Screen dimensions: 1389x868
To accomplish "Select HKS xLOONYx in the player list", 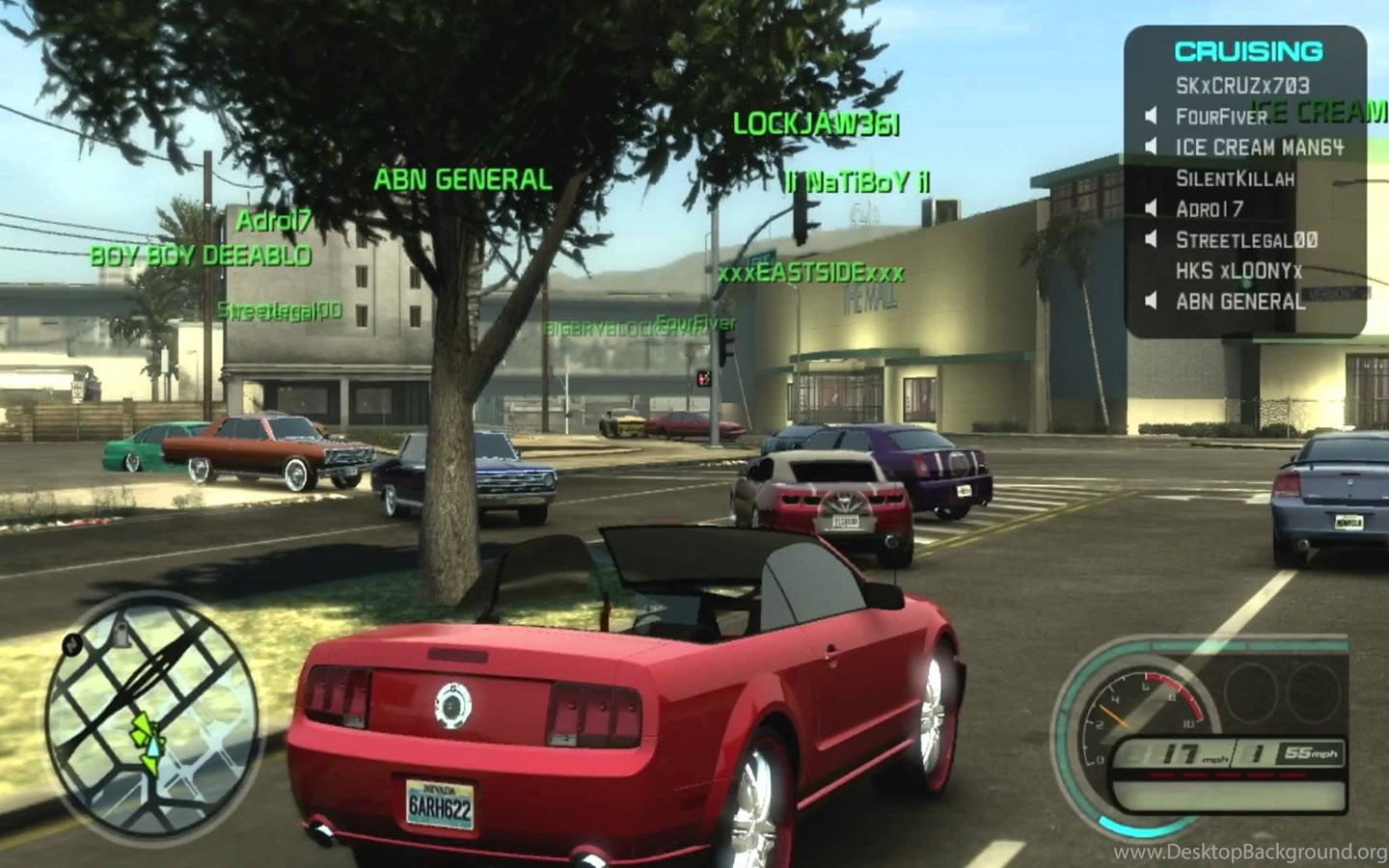I will (1239, 271).
